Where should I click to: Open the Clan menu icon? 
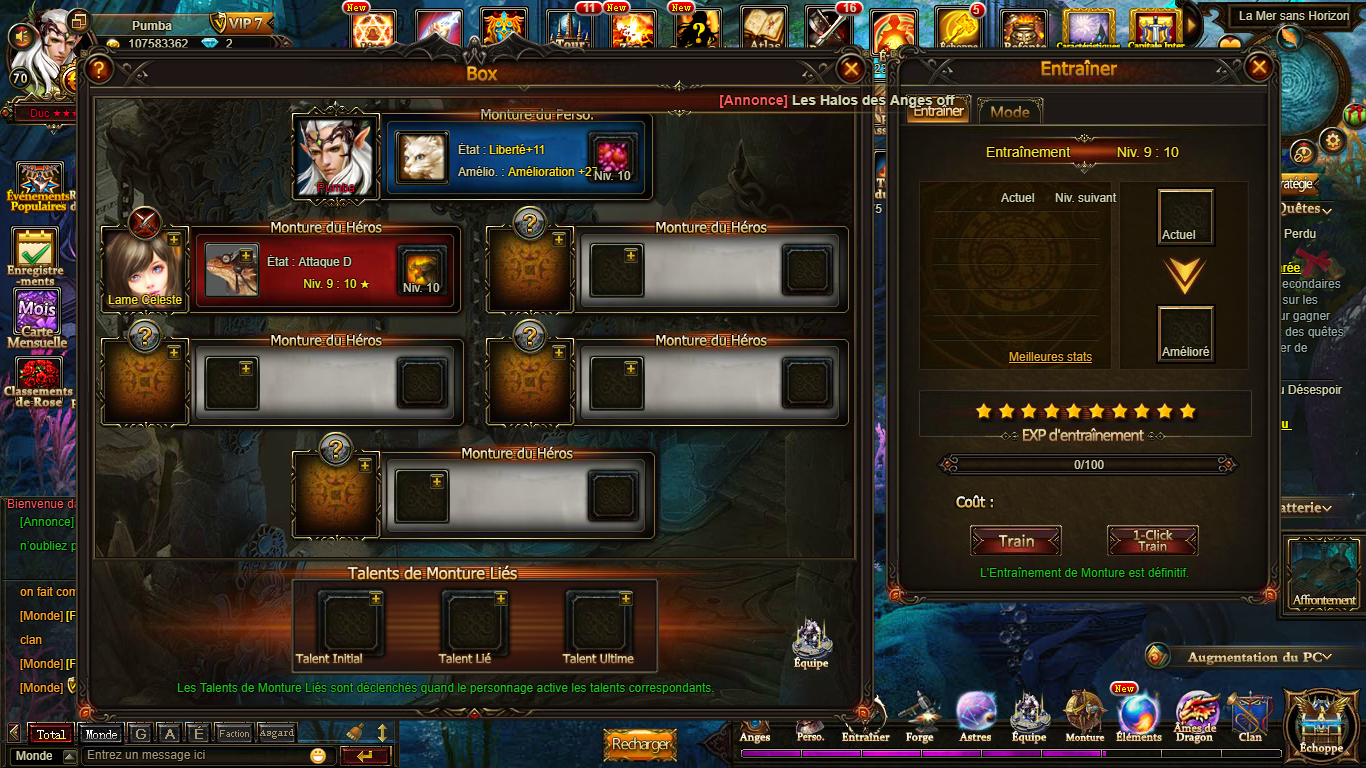(x=1250, y=716)
